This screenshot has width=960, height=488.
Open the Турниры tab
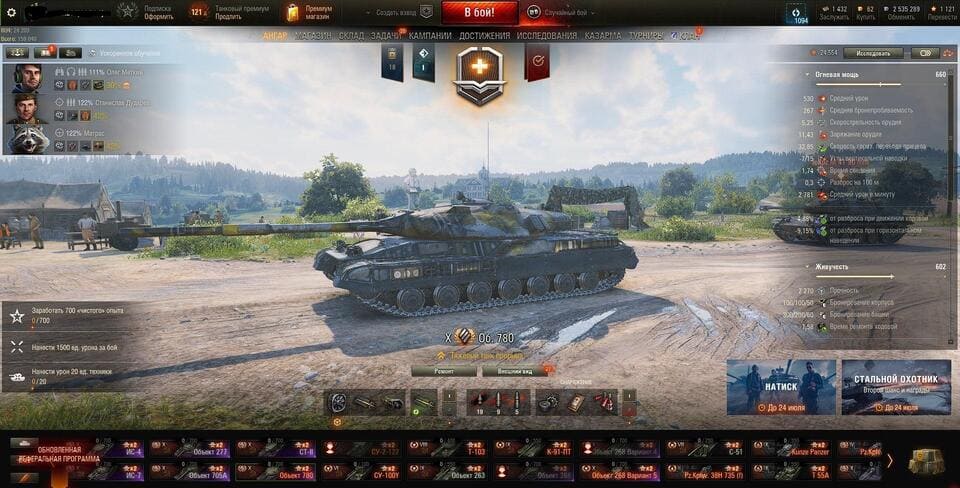pos(645,36)
